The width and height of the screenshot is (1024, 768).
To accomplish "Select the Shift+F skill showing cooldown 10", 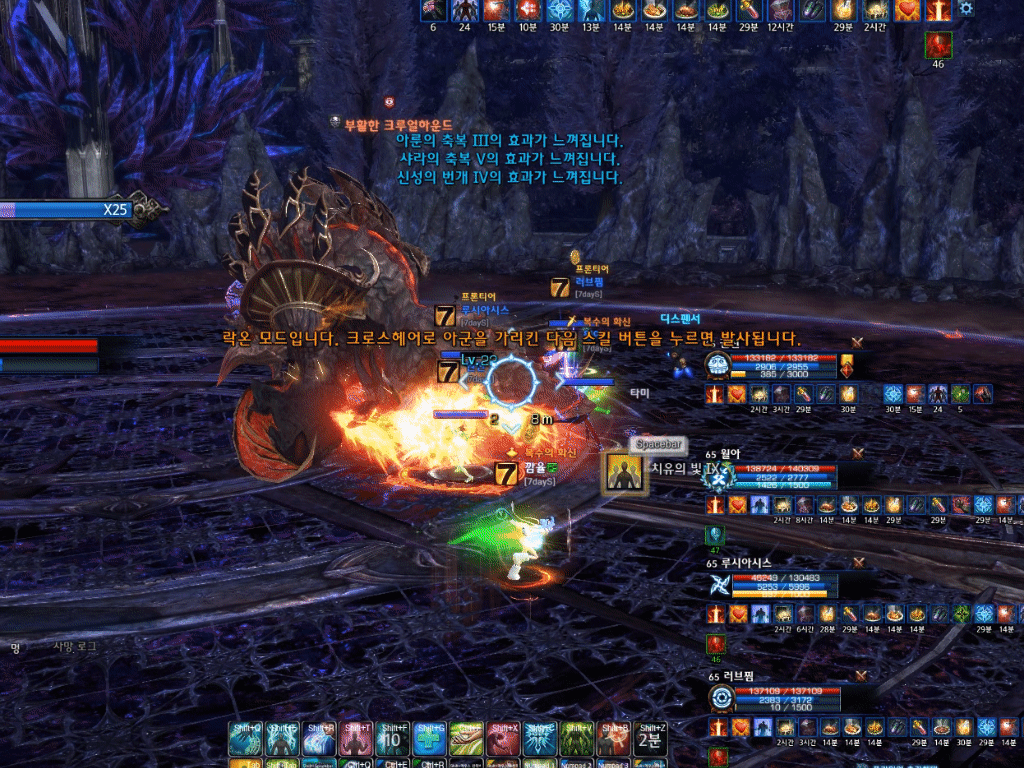I will click(393, 740).
